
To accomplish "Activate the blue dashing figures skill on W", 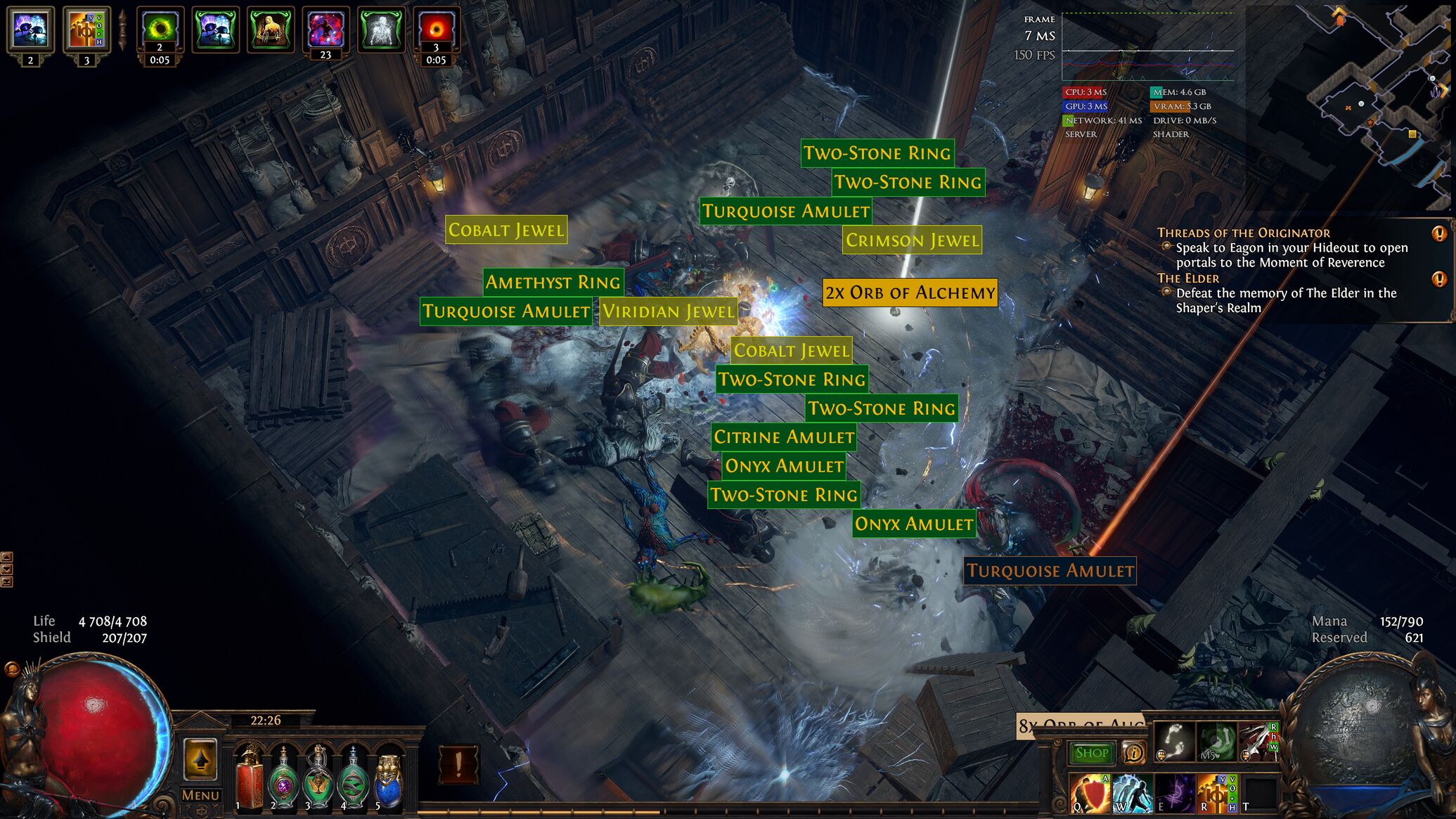I will click(1131, 793).
